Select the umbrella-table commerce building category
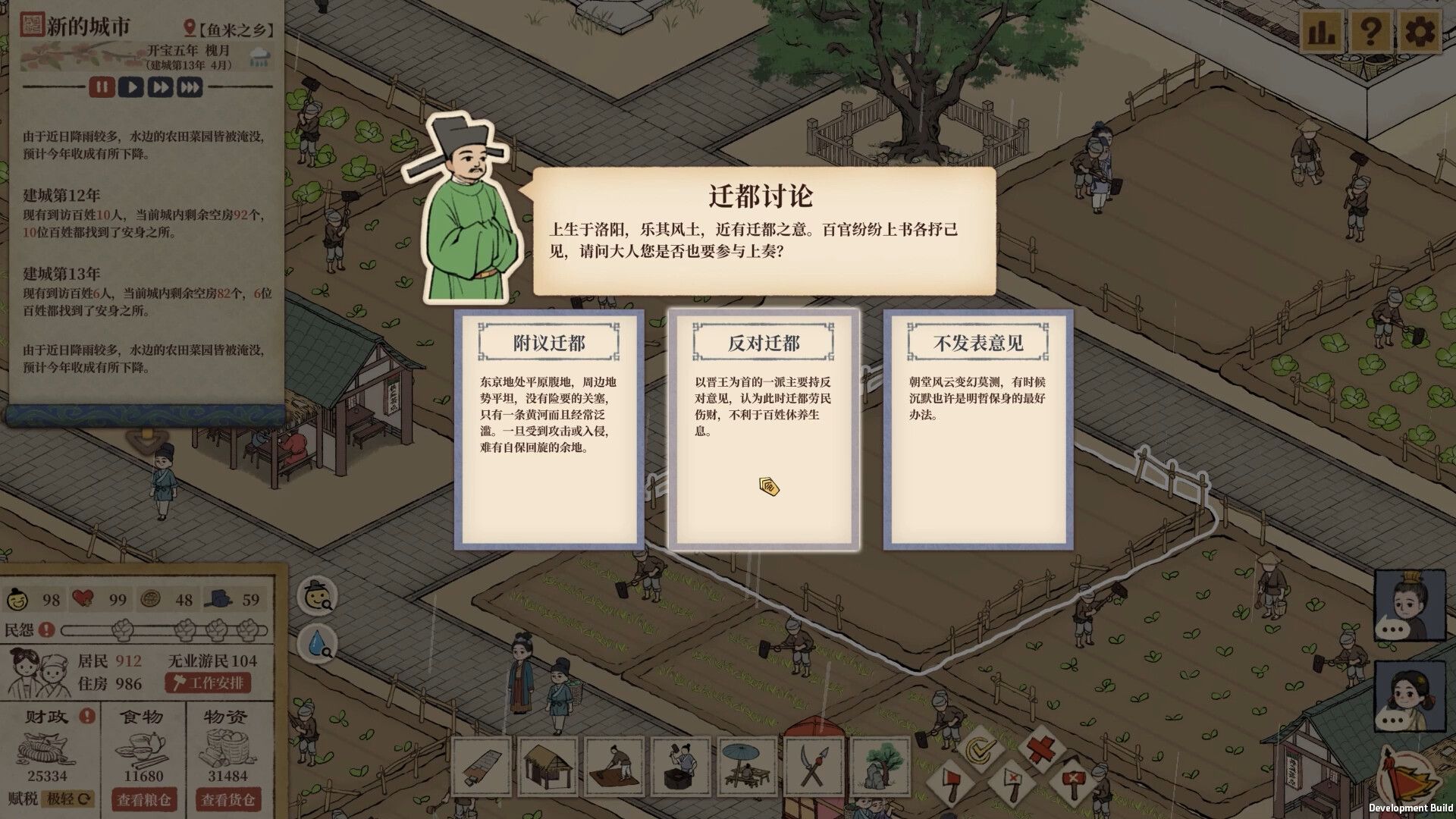The height and width of the screenshot is (819, 1456). pos(747,767)
